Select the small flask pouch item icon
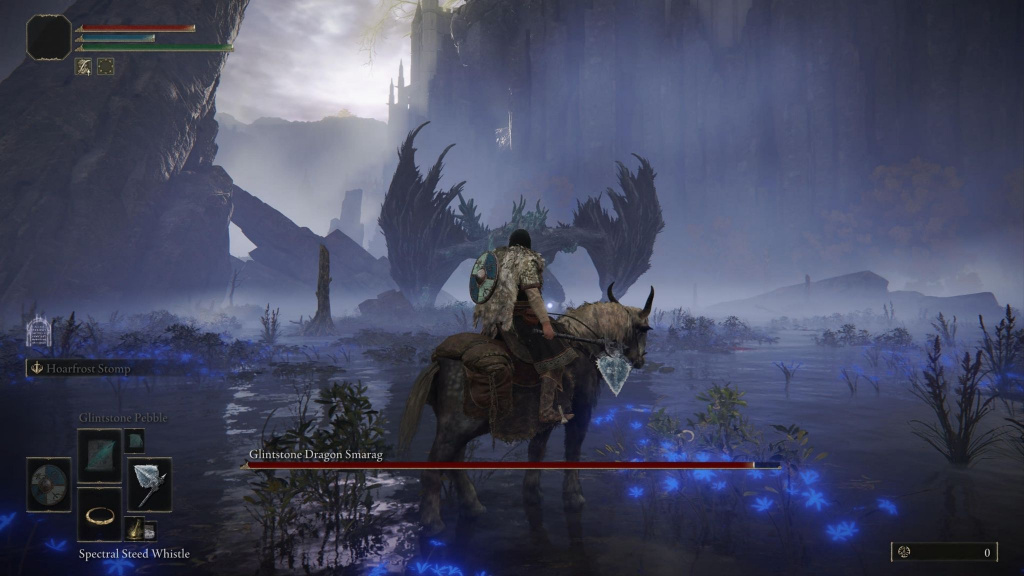Viewport: 1024px width, 576px height. click(136, 530)
